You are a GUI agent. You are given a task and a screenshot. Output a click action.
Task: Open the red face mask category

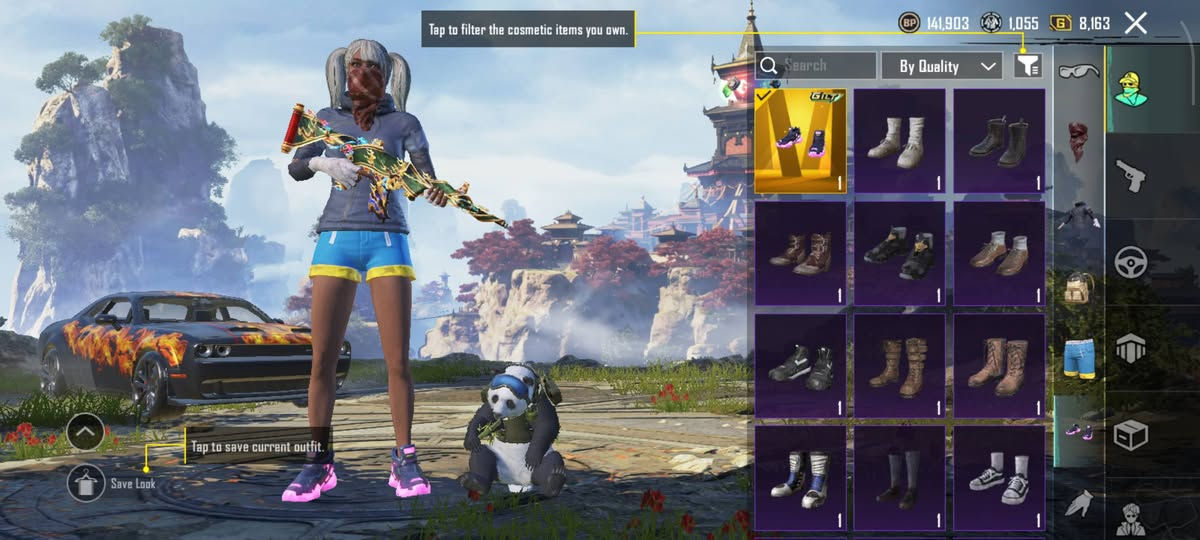pos(1078,141)
